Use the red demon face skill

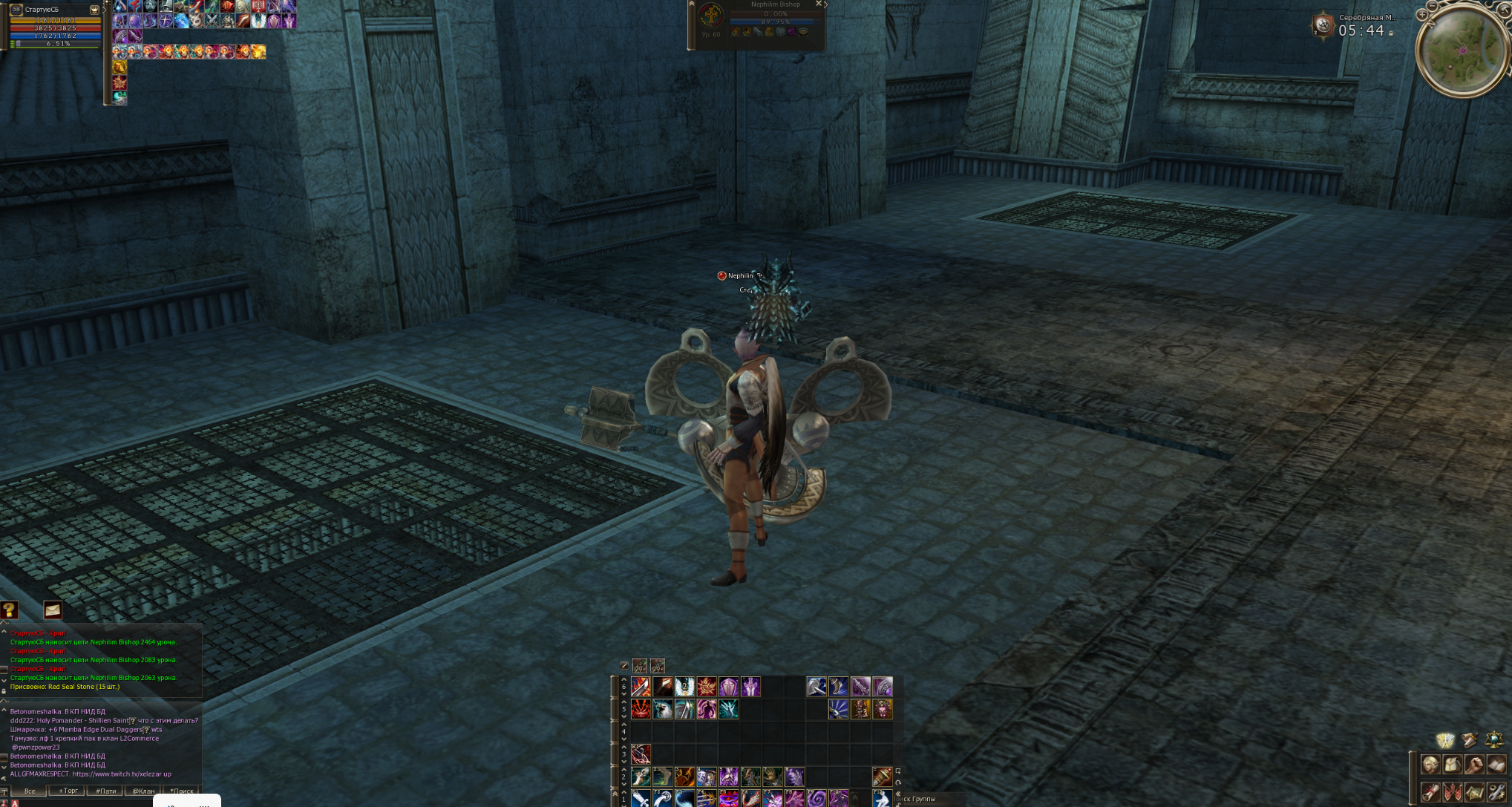[641, 710]
